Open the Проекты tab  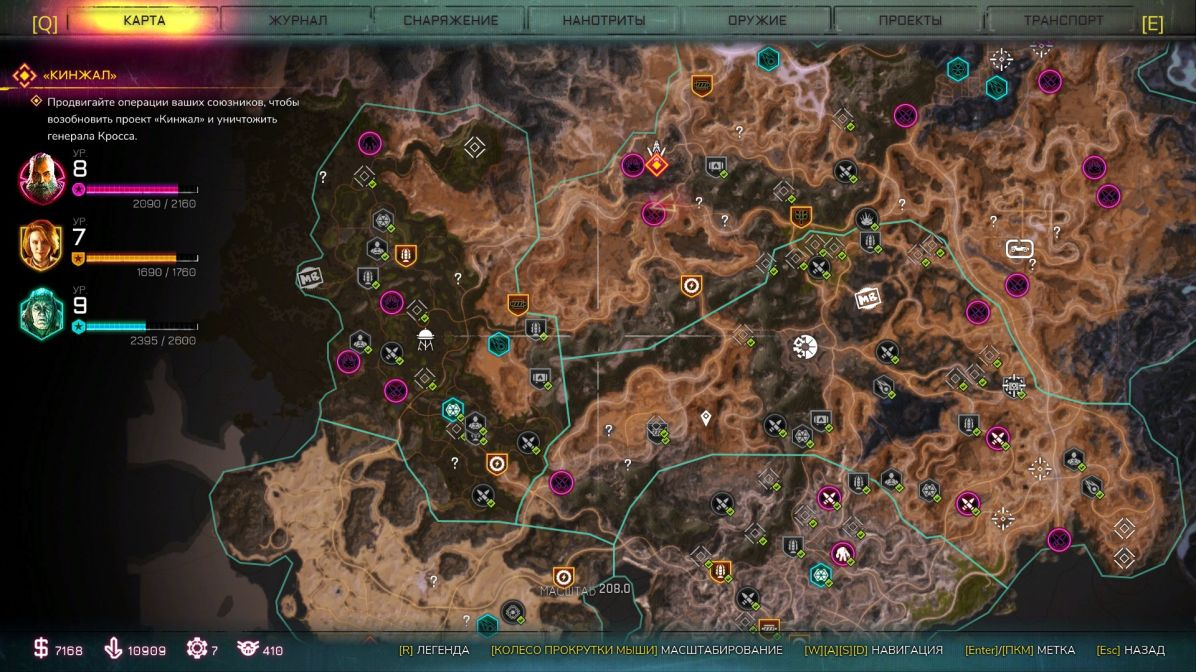910,20
